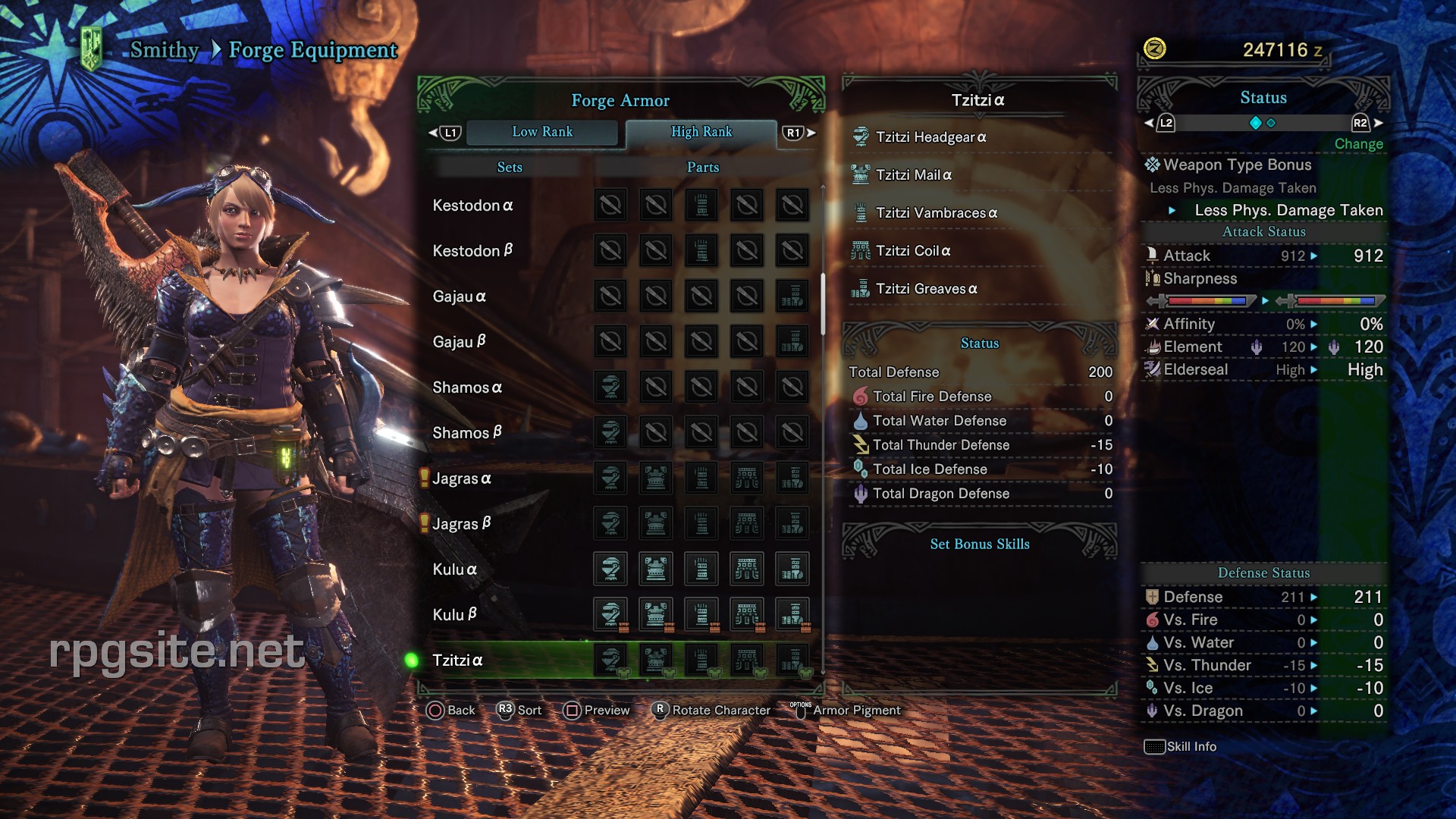
Task: Select the Change option in the Status panel
Action: click(1358, 144)
